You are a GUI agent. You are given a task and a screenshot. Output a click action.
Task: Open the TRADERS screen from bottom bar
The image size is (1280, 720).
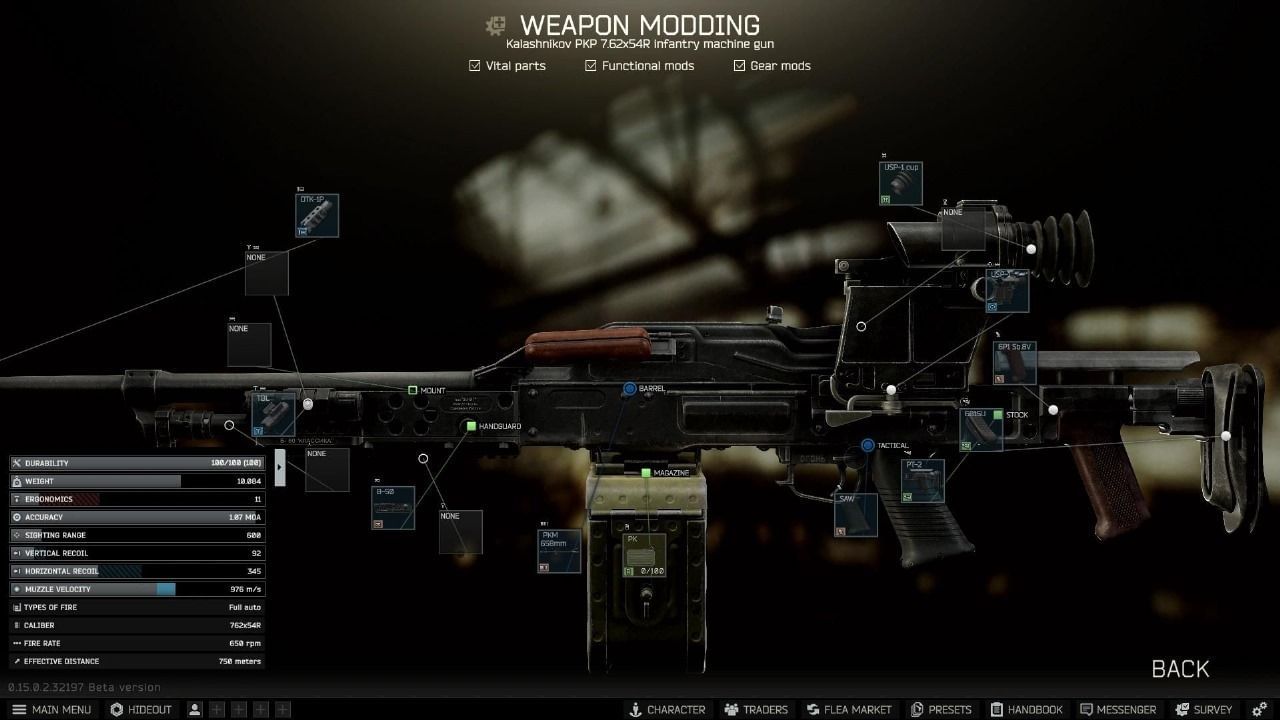pyautogui.click(x=757, y=709)
